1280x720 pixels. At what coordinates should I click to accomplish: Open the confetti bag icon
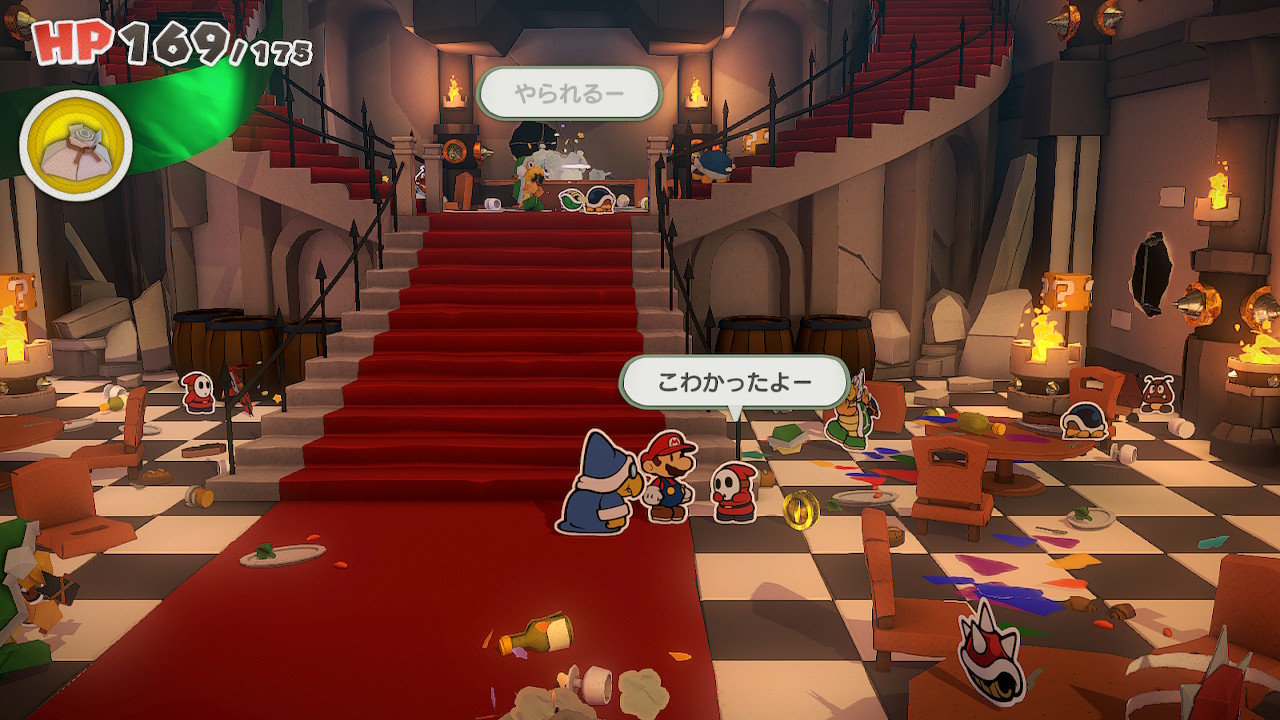pyautogui.click(x=76, y=145)
